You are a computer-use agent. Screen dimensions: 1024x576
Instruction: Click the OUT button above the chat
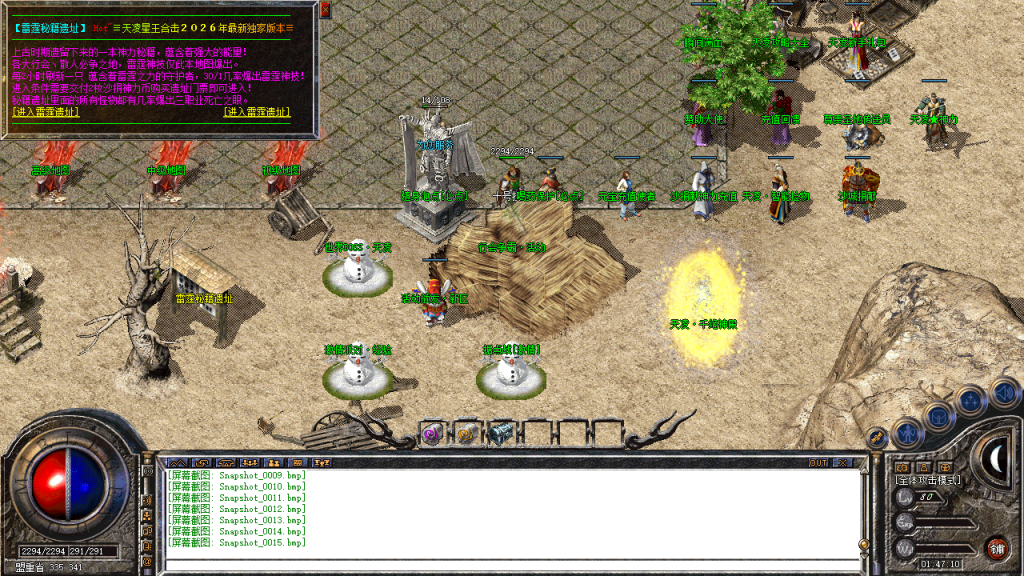pos(818,463)
